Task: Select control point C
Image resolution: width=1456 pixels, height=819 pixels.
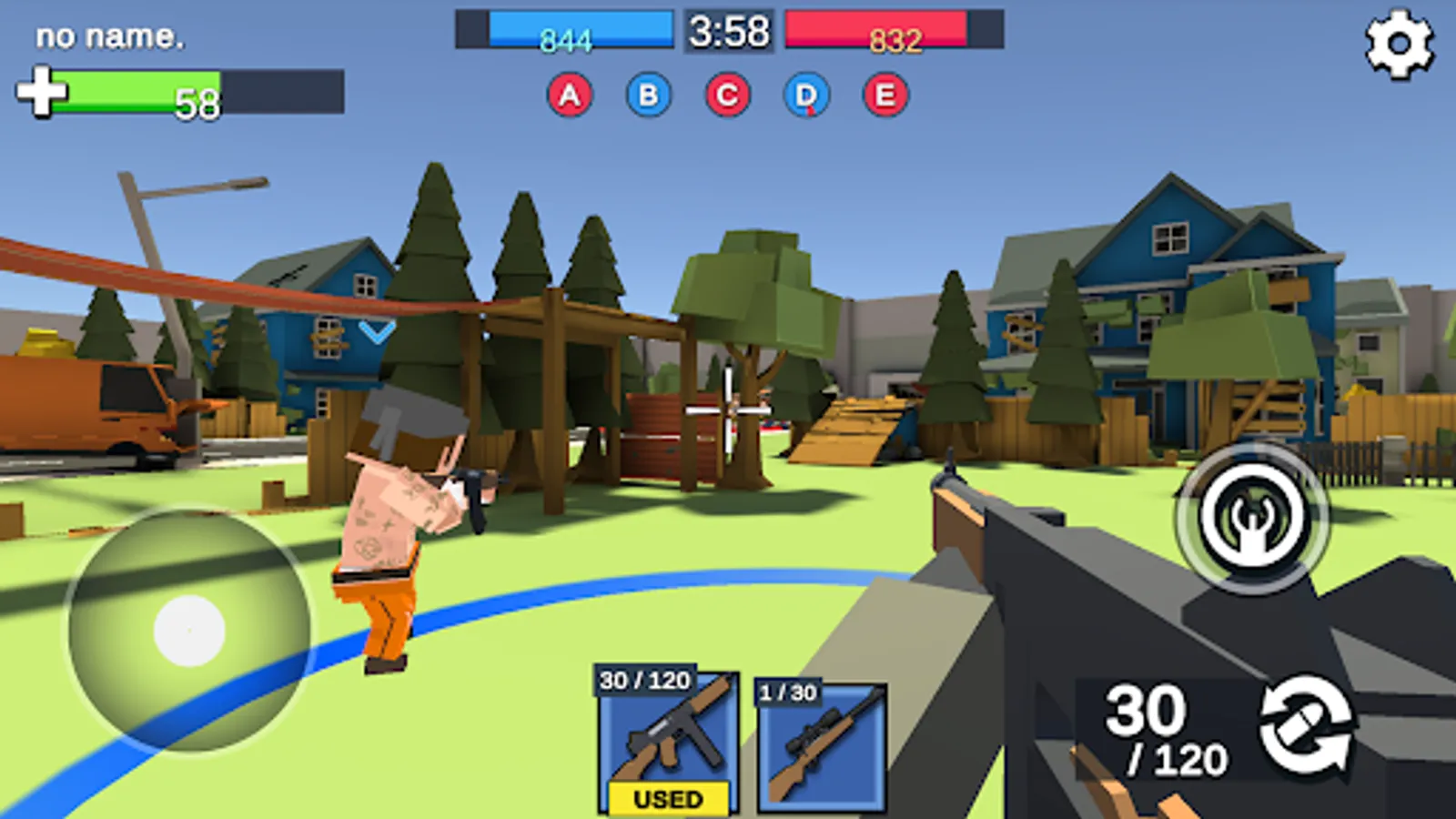Action: (x=725, y=94)
